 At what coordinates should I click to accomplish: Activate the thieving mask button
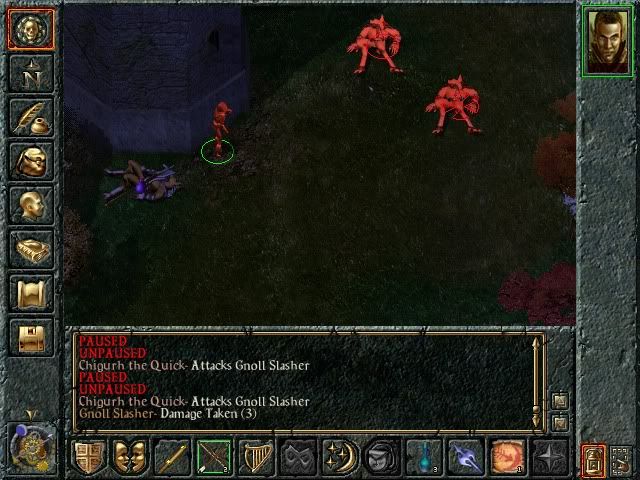click(298, 457)
